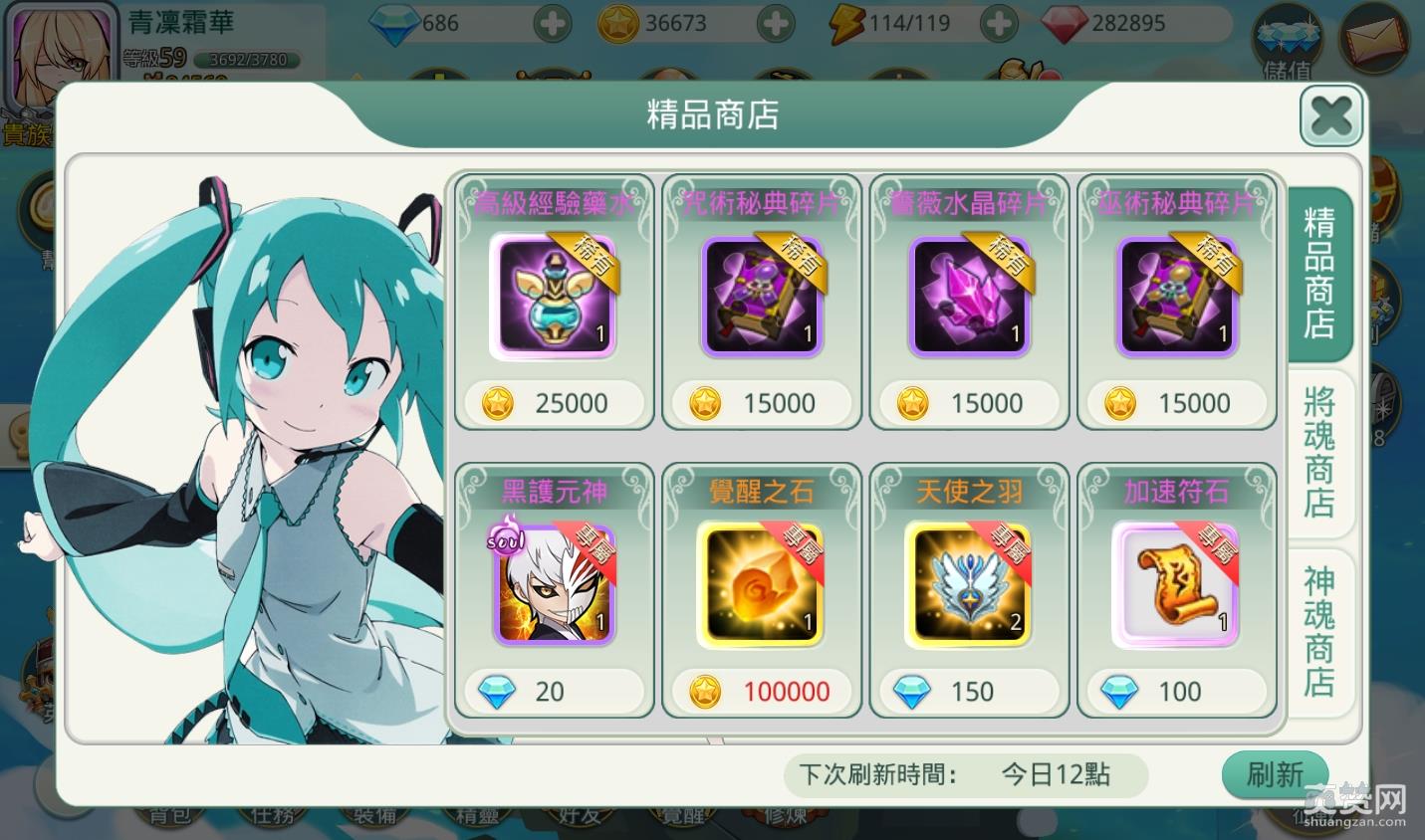1425x840 pixels.
Task: Switch to the 將魂商店 shop tab
Action: [x=1317, y=453]
